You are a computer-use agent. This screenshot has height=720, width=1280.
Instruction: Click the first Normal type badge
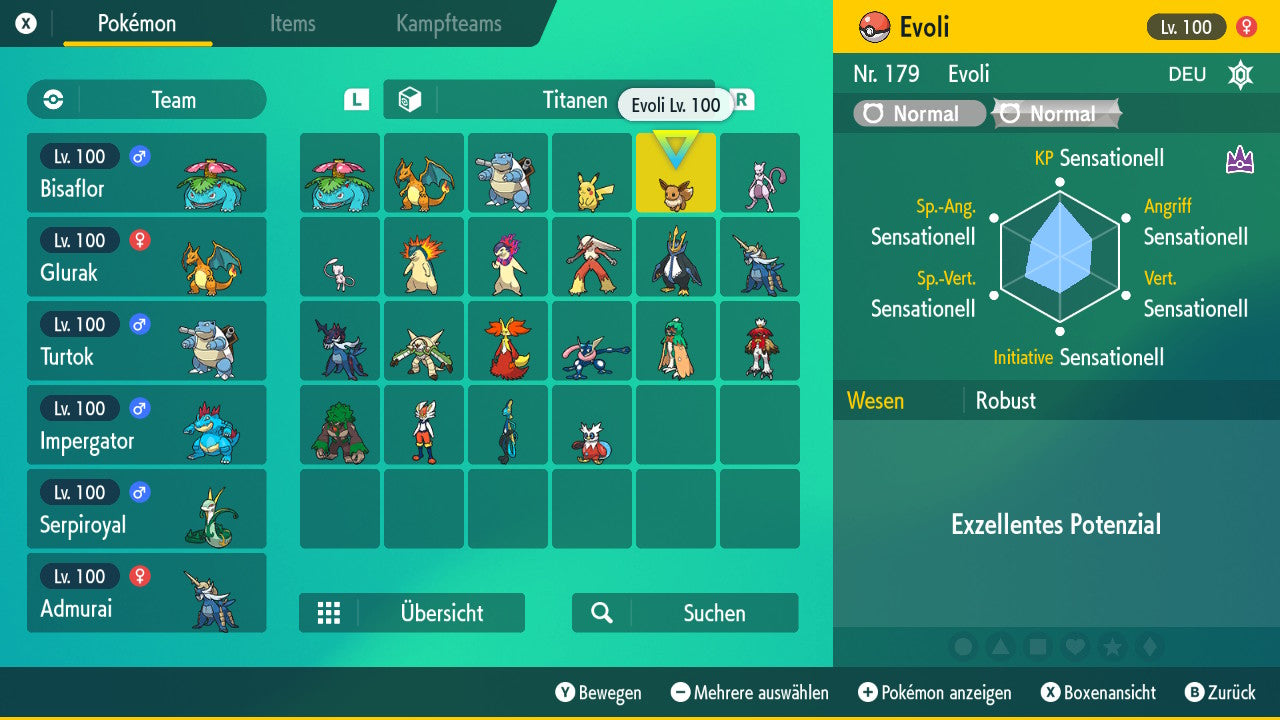[x=917, y=113]
